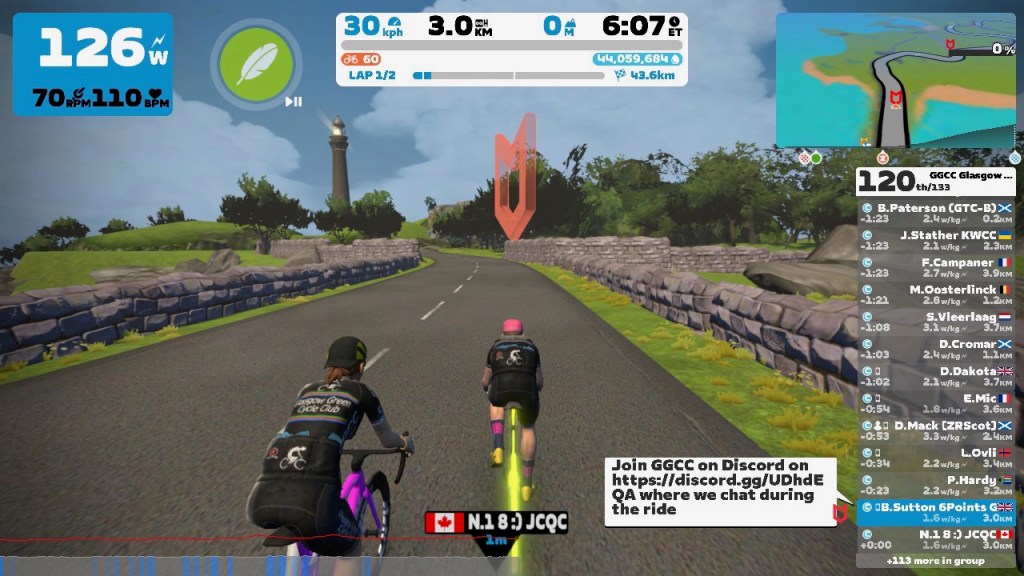This screenshot has width=1024, height=576.
Task: Choose D.Dakota from the rider list
Action: pyautogui.click(x=937, y=375)
